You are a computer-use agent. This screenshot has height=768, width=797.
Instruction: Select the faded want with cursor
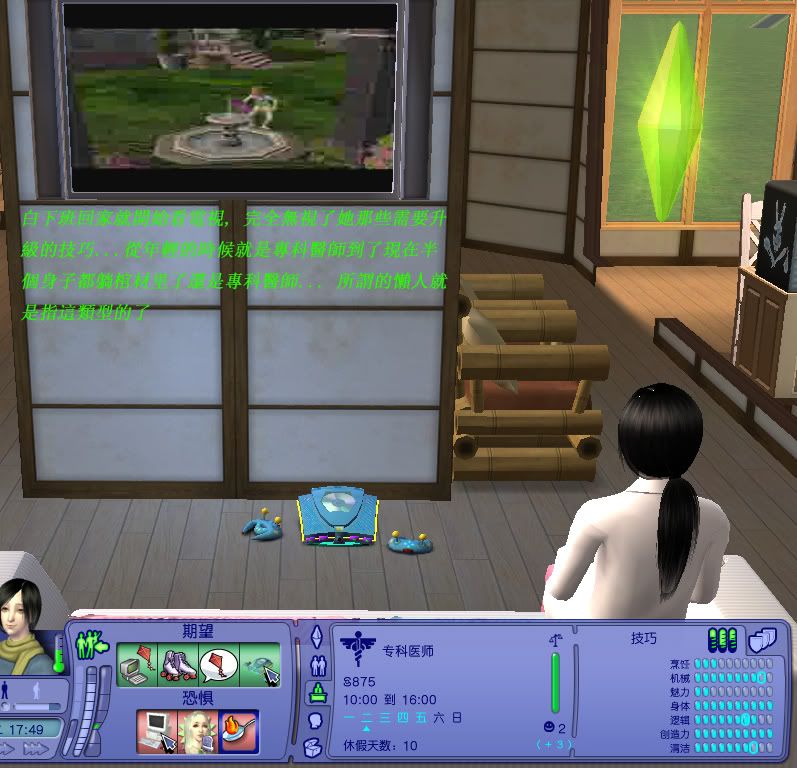[260, 664]
